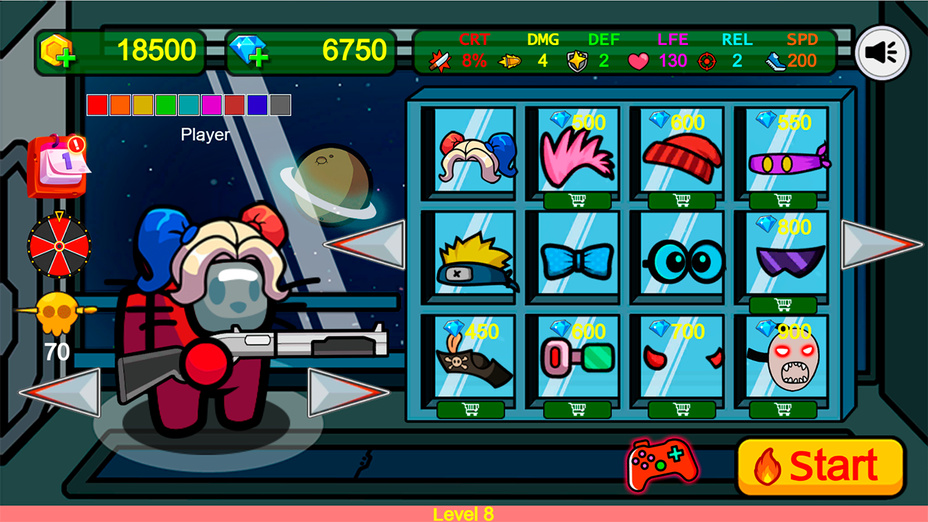The image size is (928, 522).
Task: Pick the gray player color swatch
Action: 281,105
